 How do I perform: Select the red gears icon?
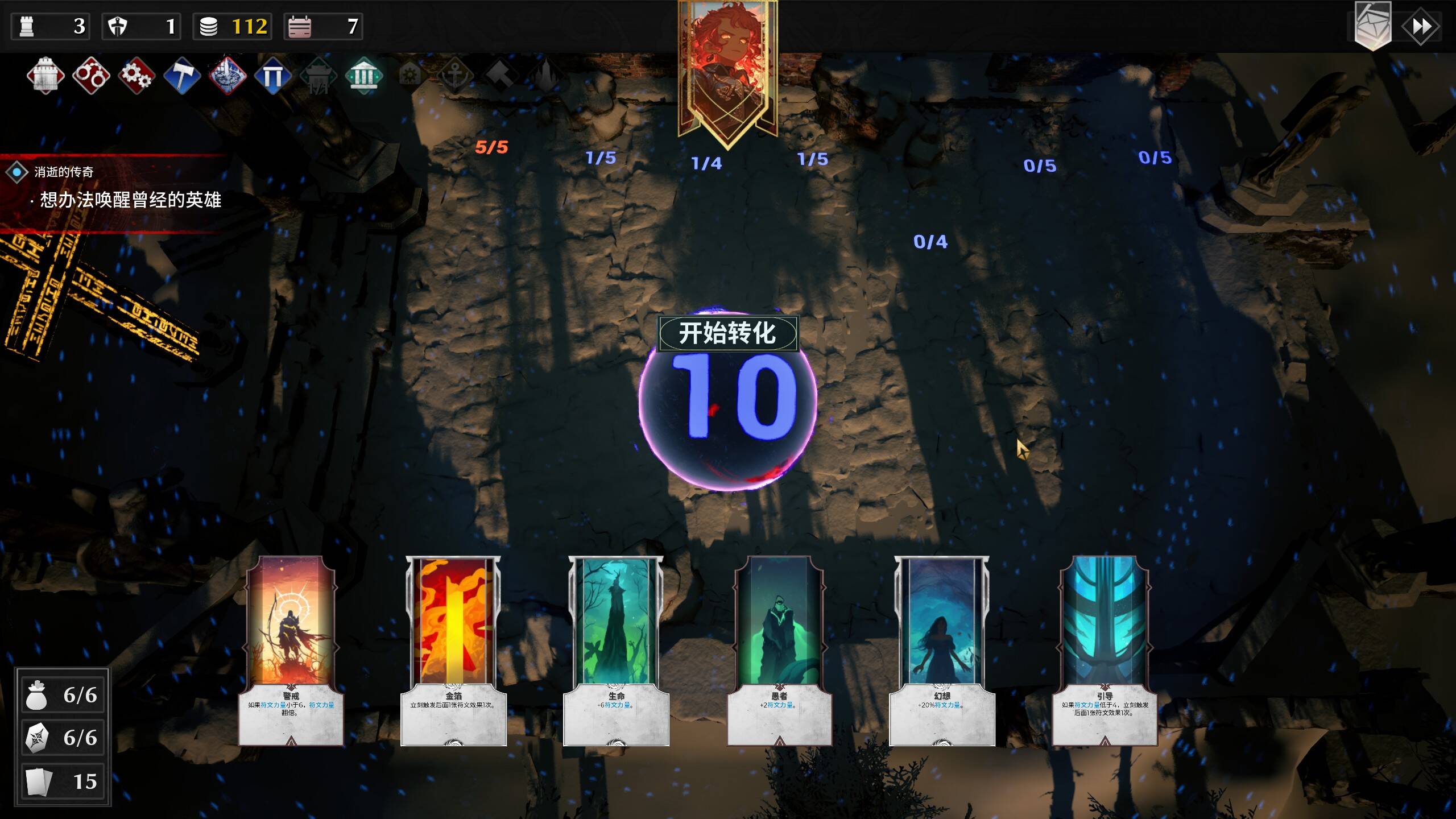136,76
